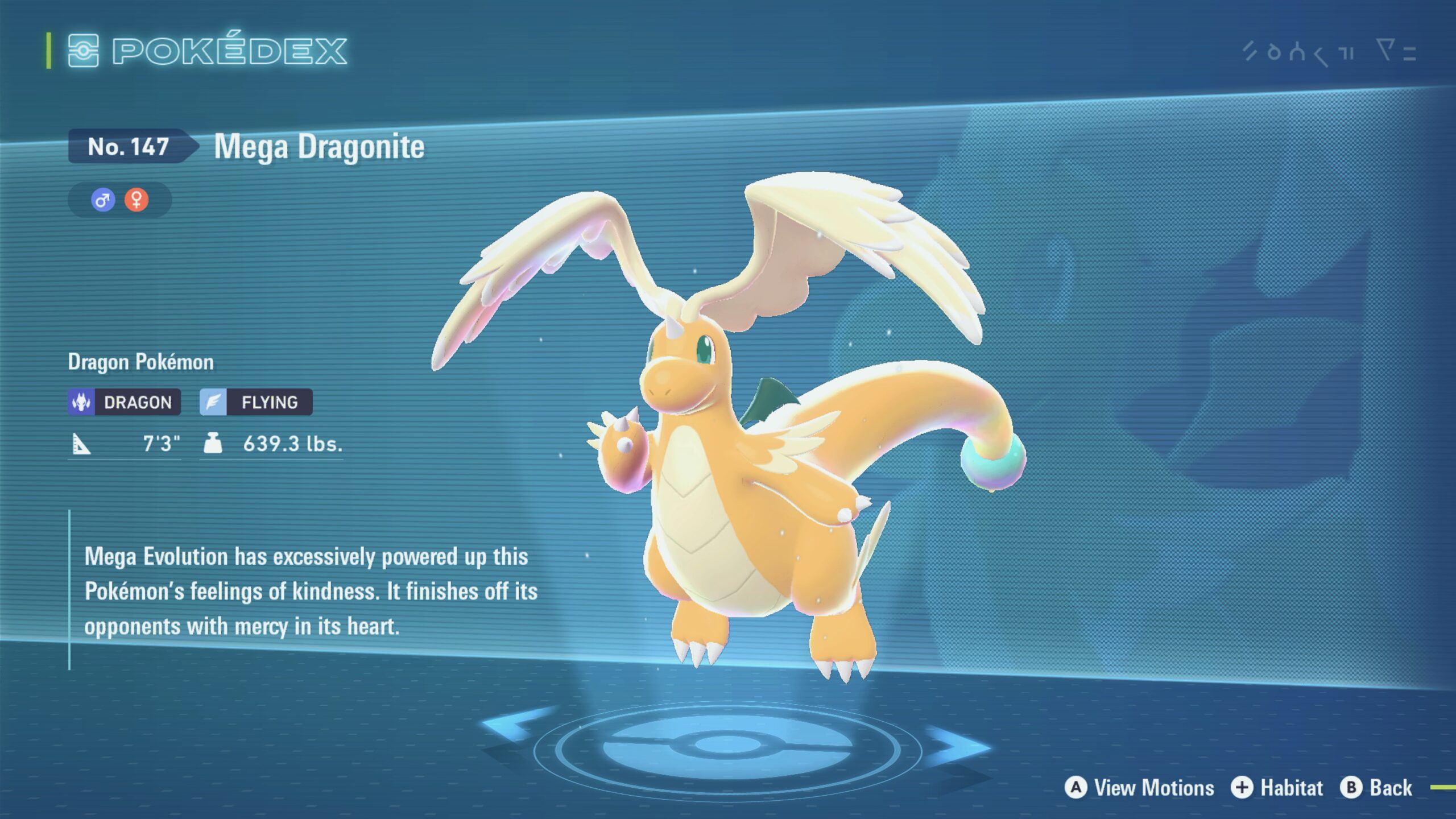Select the male gender icon
Image resolution: width=1456 pixels, height=819 pixels.
point(103,200)
